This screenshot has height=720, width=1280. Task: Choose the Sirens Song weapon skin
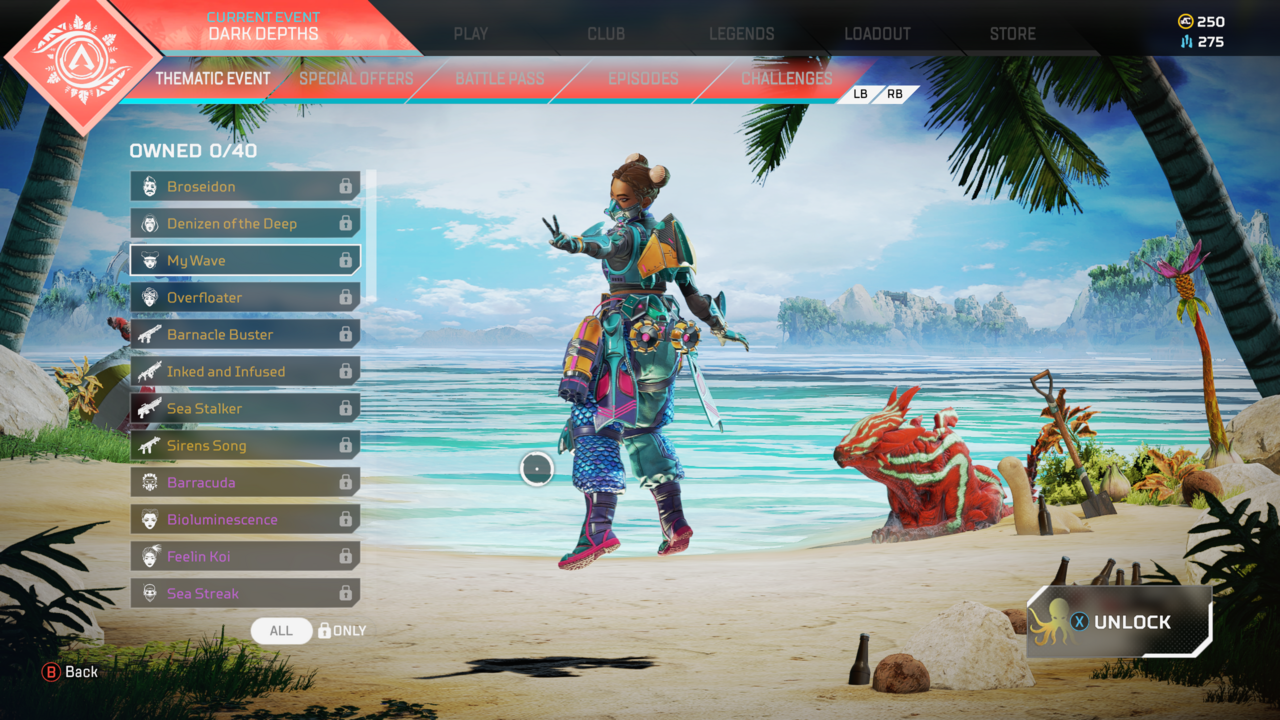pos(245,446)
